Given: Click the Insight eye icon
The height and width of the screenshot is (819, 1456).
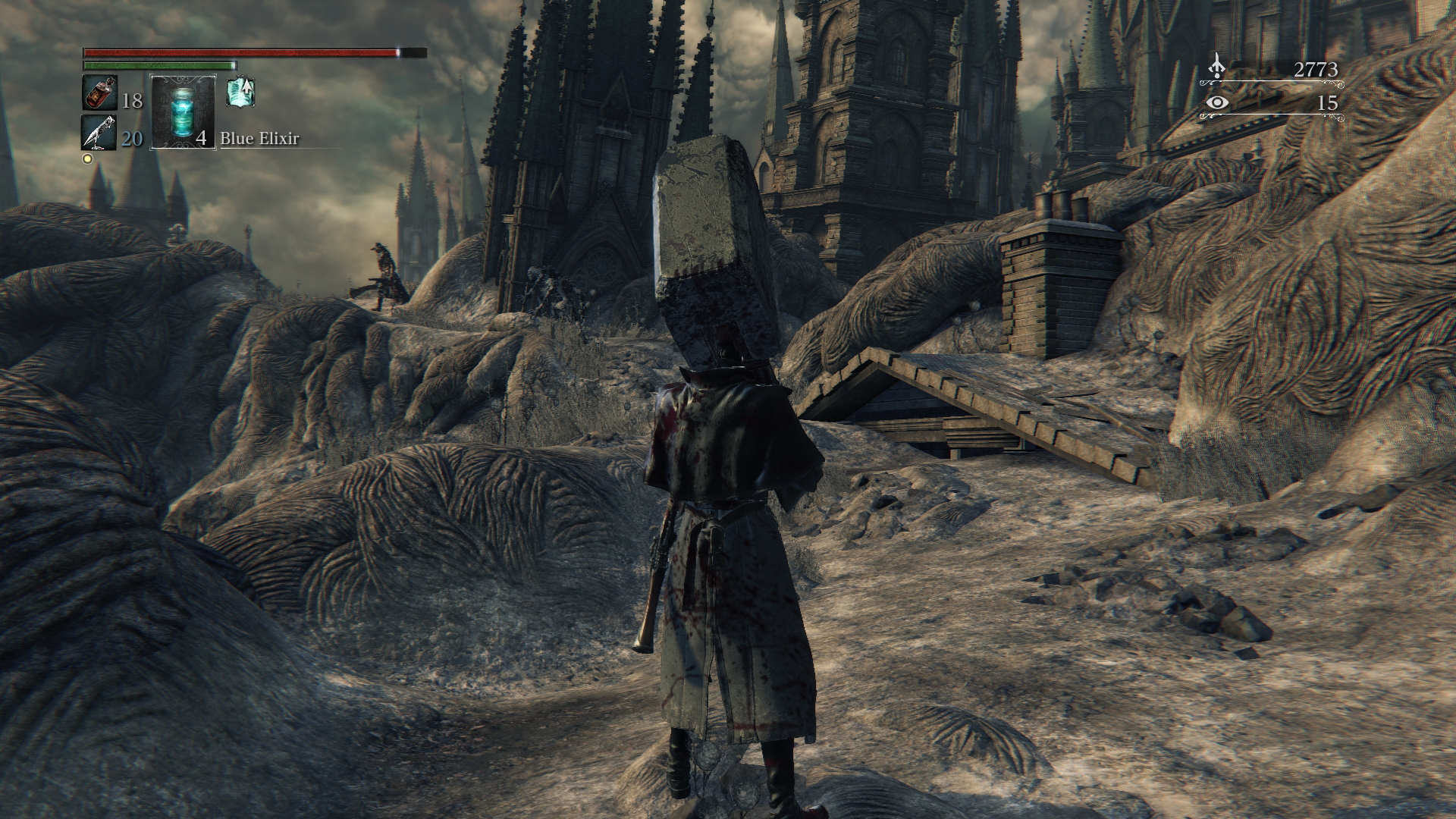Looking at the screenshot, I should click(1217, 102).
